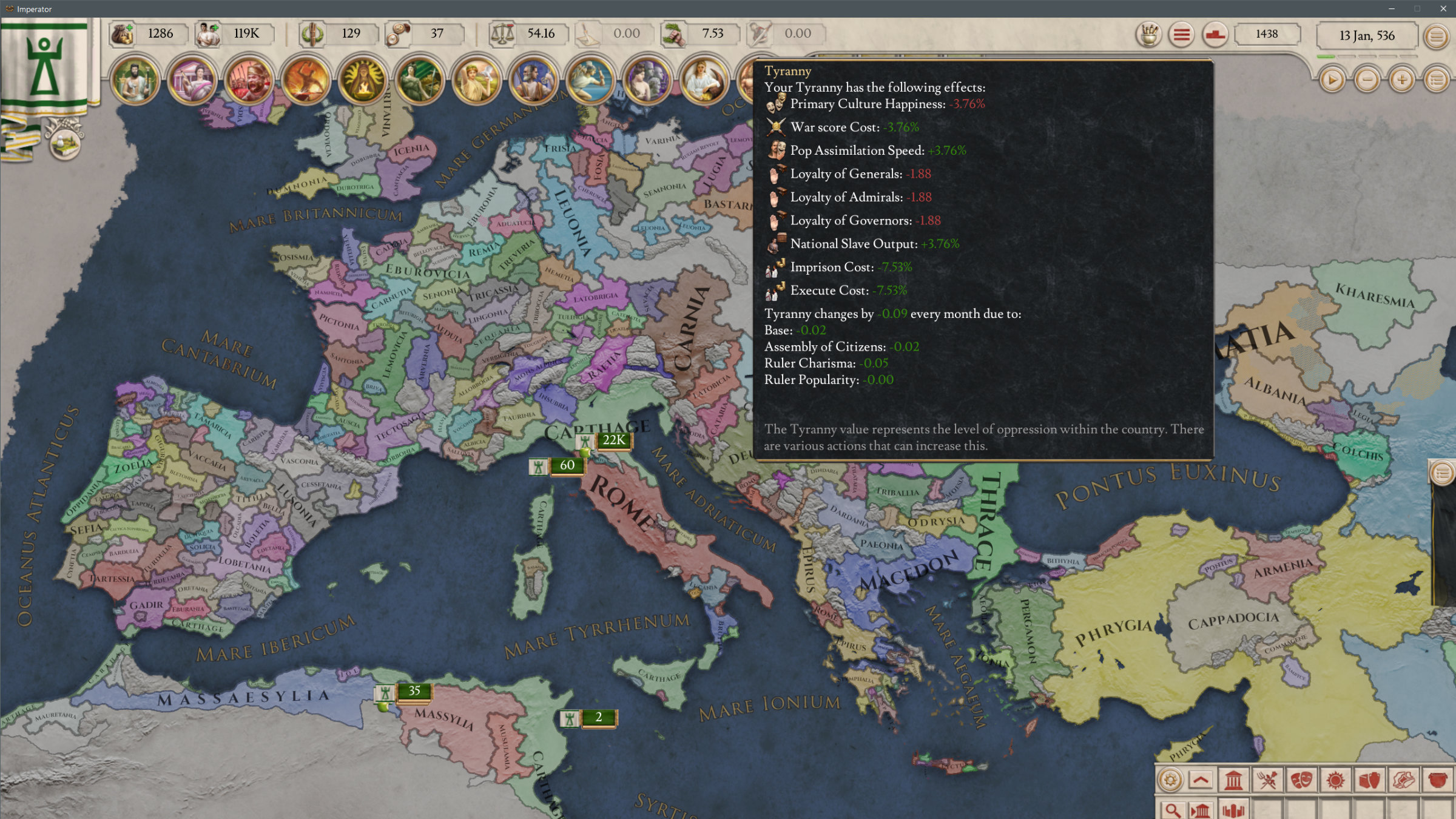This screenshot has width=1456, height=819.
Task: Select the religion map mode sun icon
Action: [x=1335, y=780]
